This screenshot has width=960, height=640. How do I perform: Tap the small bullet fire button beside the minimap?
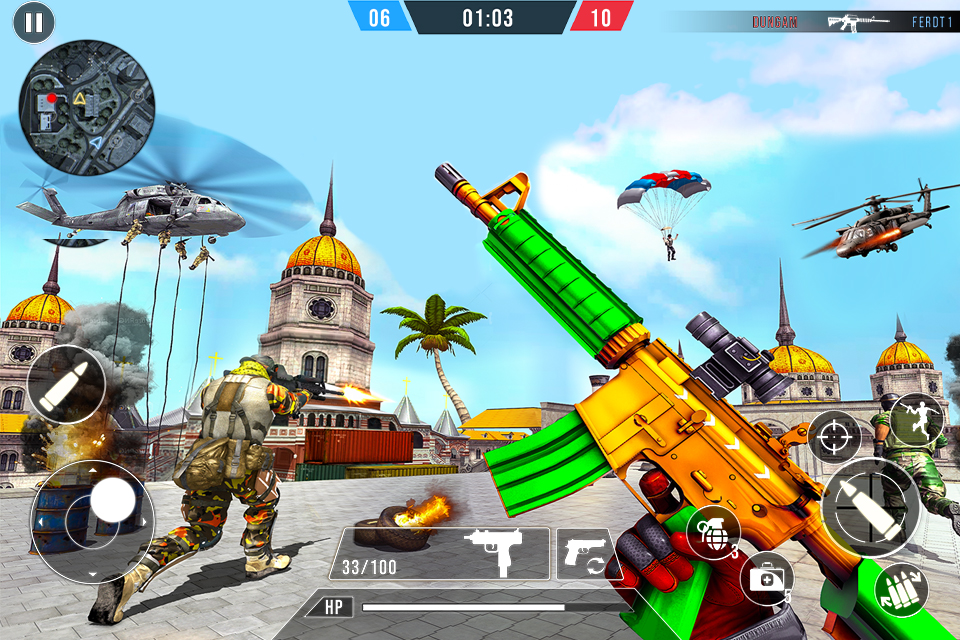[x=67, y=385]
